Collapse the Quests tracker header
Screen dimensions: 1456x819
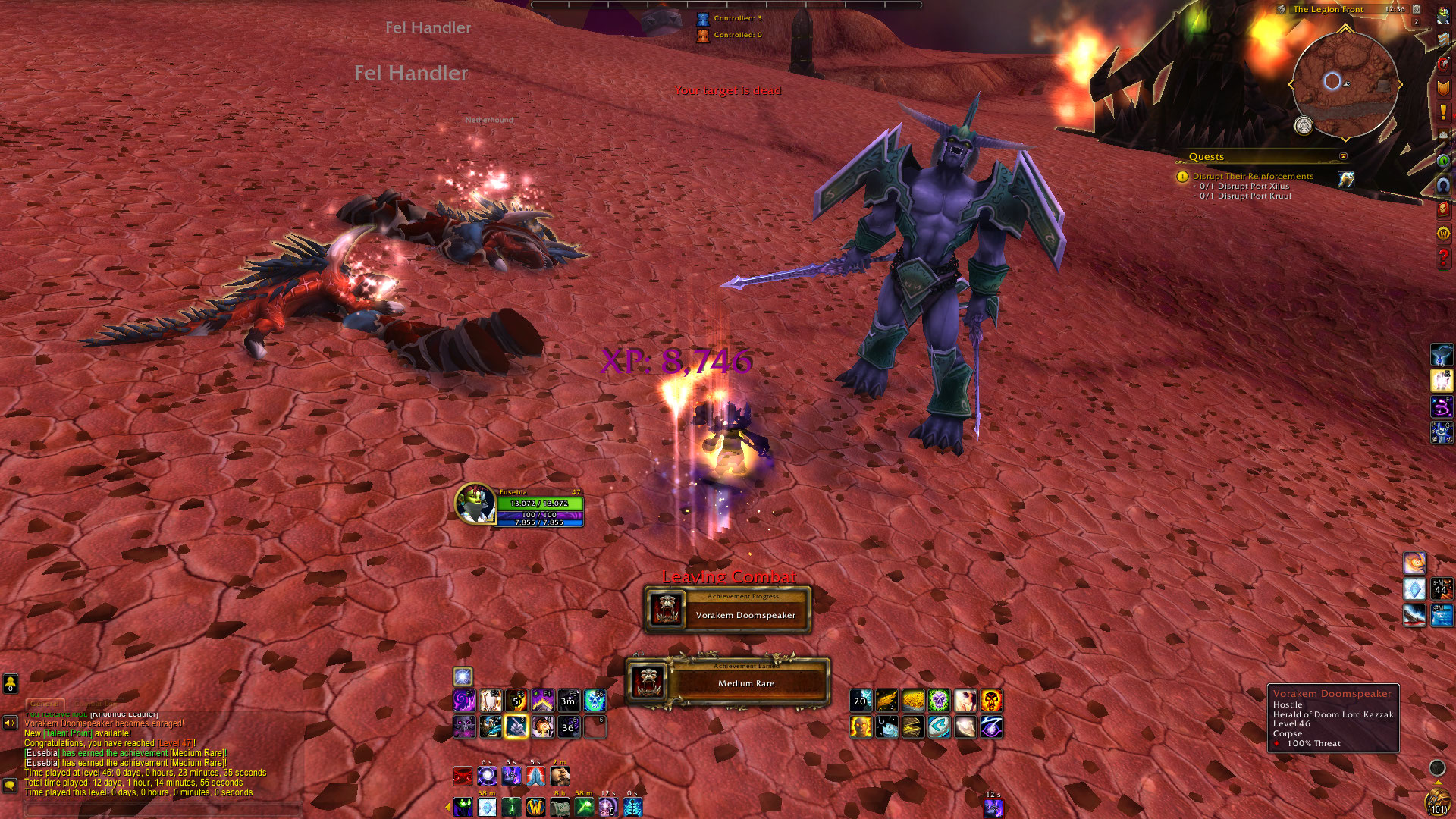pos(1343,156)
